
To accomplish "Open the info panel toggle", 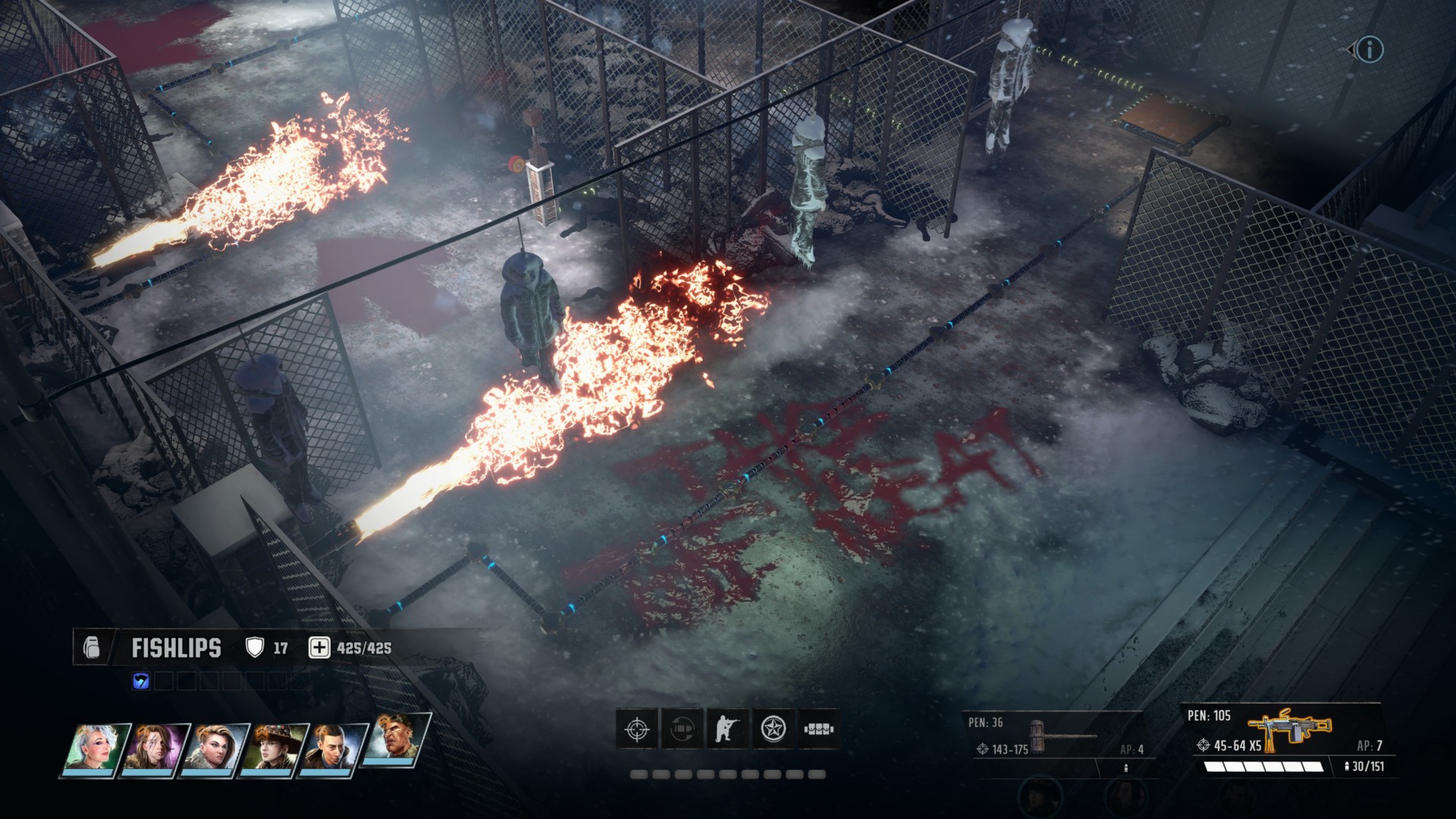I will 1369,50.
